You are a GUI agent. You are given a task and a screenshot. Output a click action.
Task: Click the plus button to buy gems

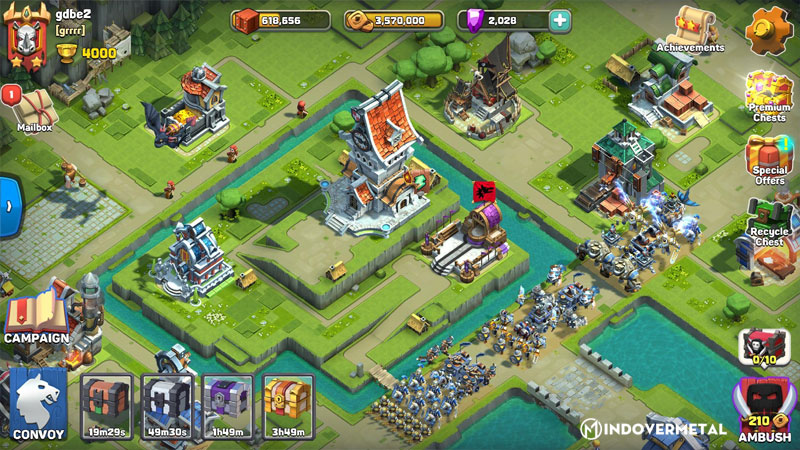pos(560,20)
